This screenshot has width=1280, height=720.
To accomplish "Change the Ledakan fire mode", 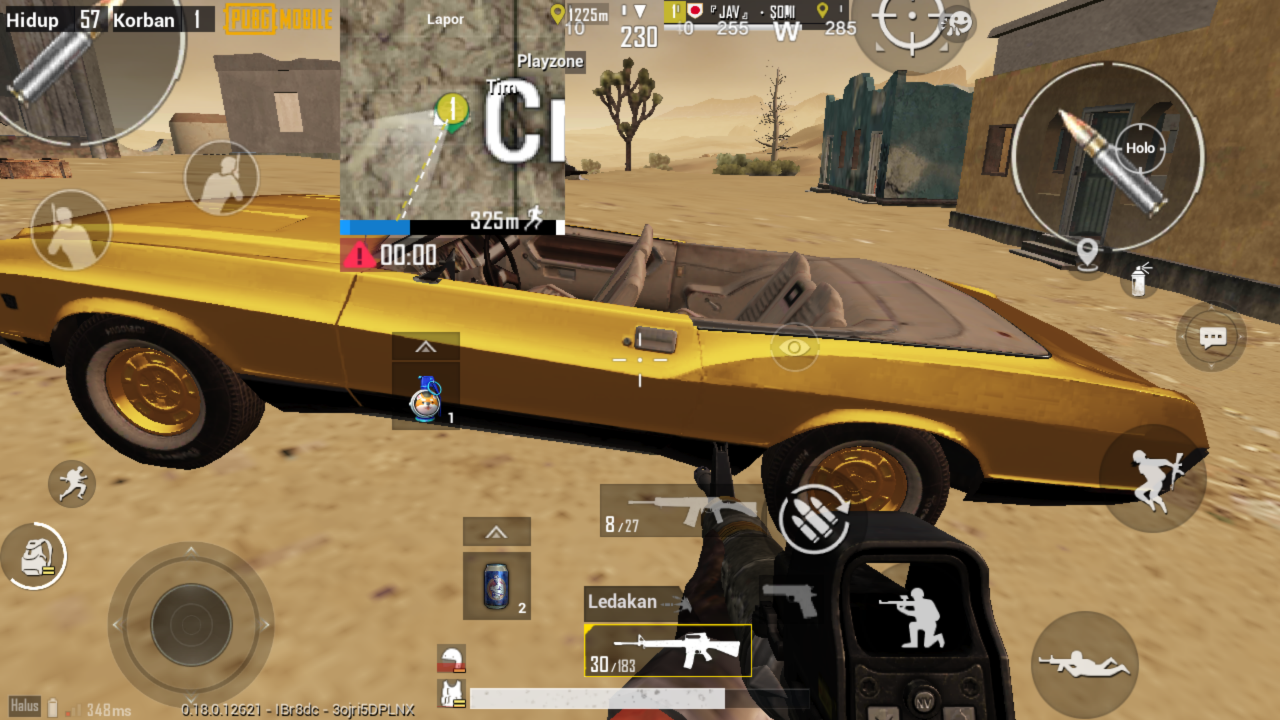I will coord(635,602).
